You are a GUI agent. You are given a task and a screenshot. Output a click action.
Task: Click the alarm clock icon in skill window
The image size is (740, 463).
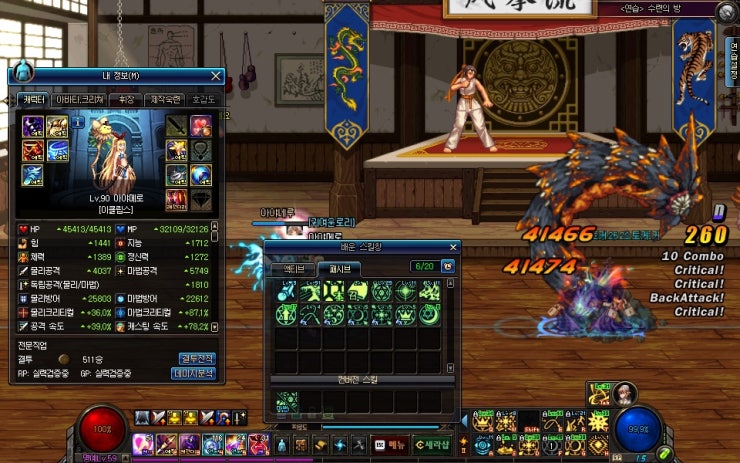click(447, 267)
